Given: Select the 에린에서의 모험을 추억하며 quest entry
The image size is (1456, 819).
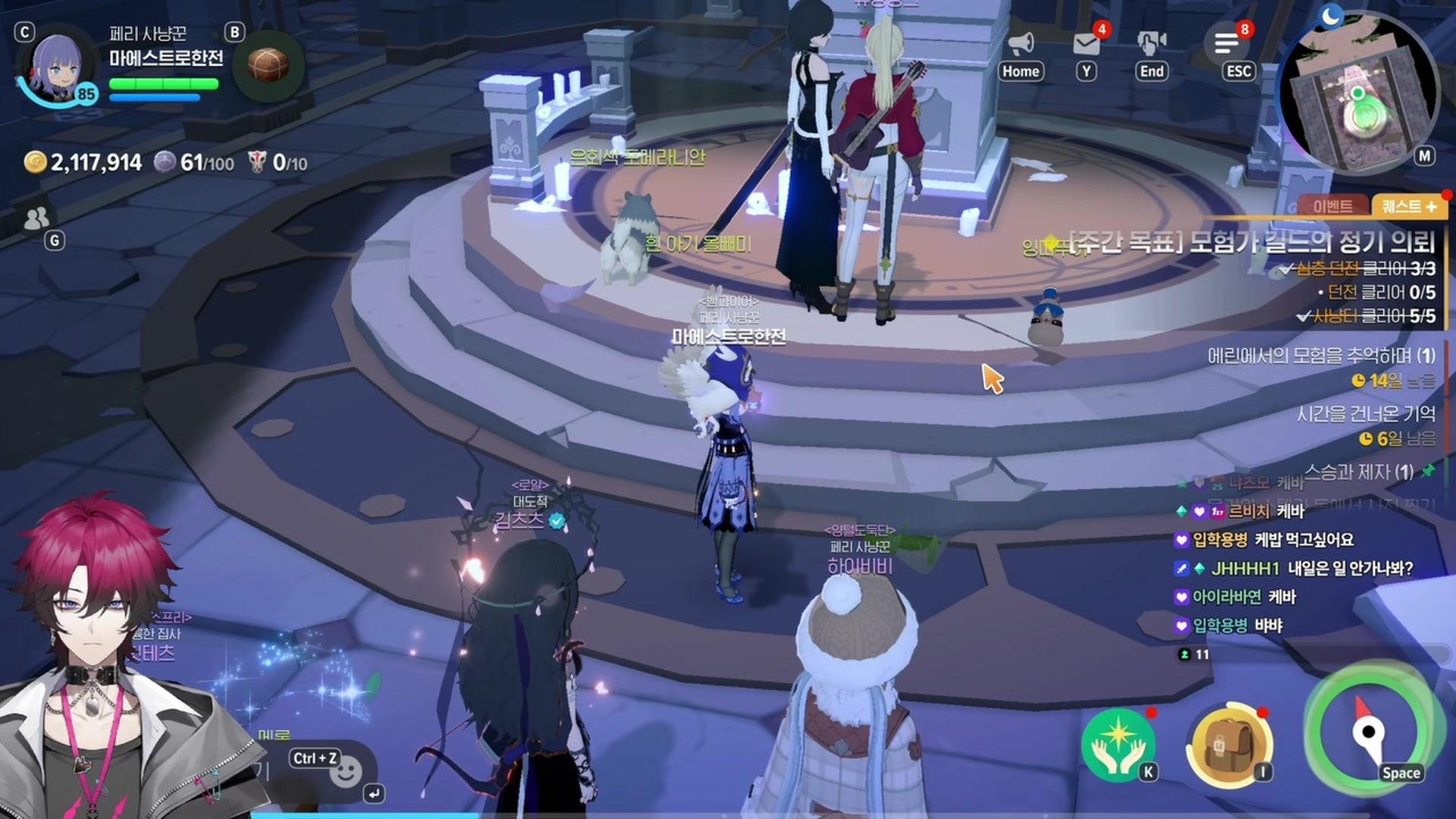Looking at the screenshot, I should (x=1320, y=356).
